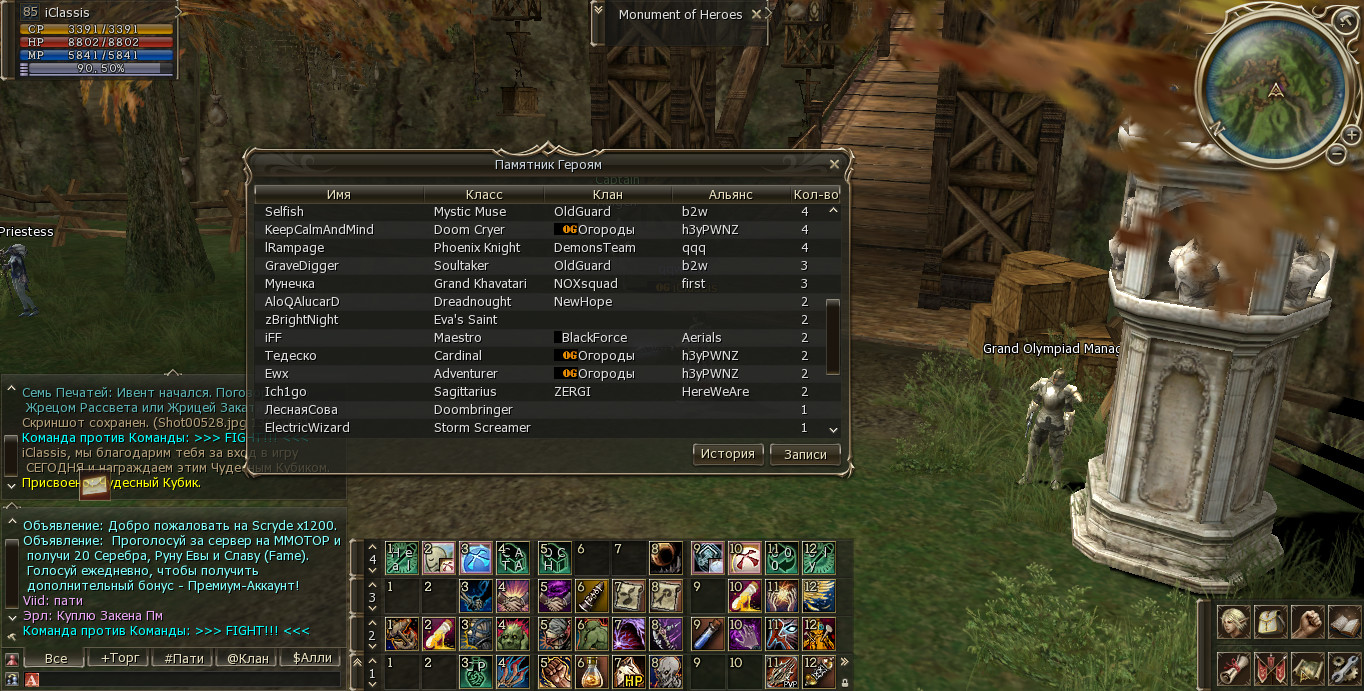
Task: Sort heroes by Класс column header
Action: (484, 194)
